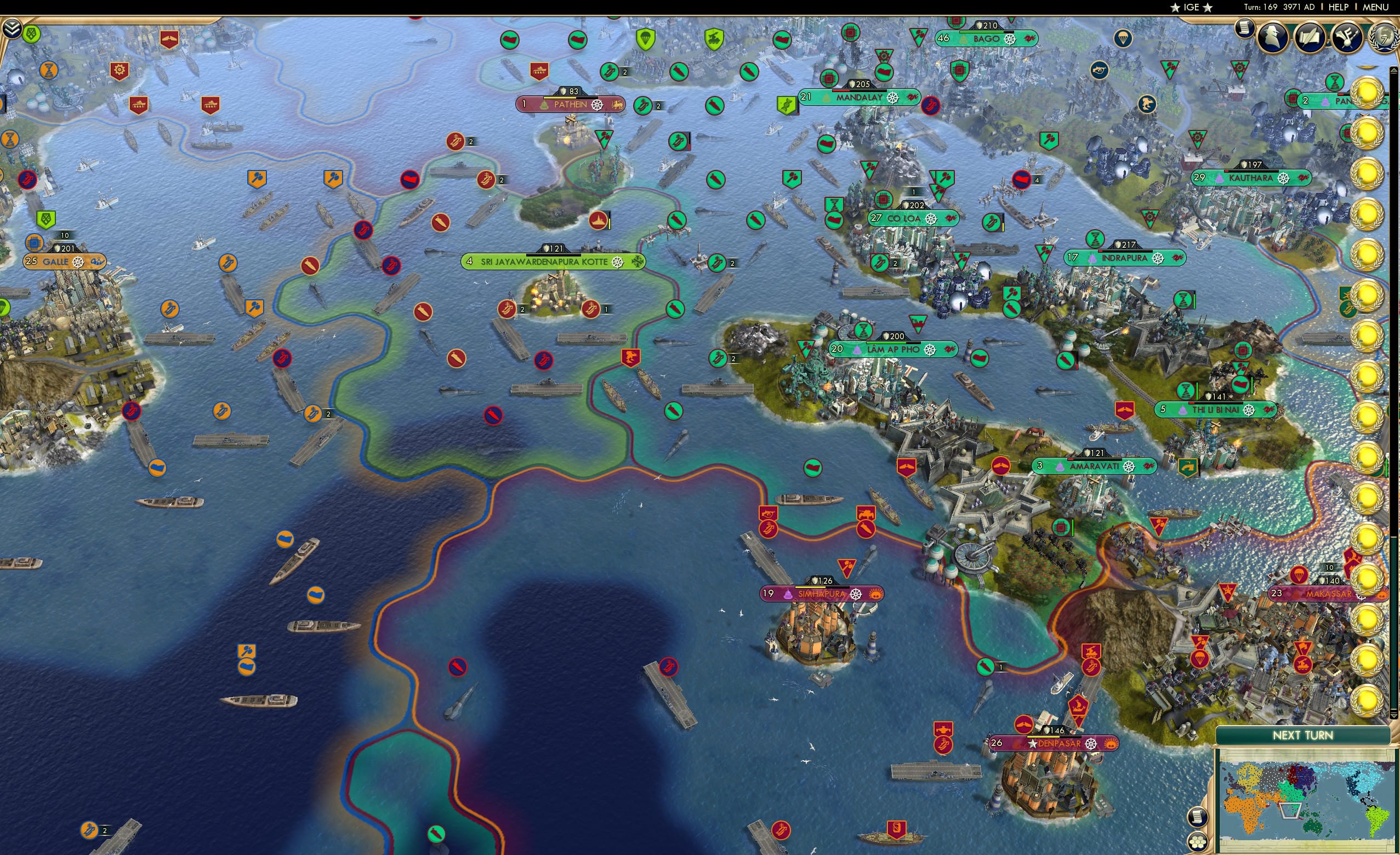Image resolution: width=1400 pixels, height=855 pixels.
Task: Open map options scroll above the minimap
Action: (1199, 819)
